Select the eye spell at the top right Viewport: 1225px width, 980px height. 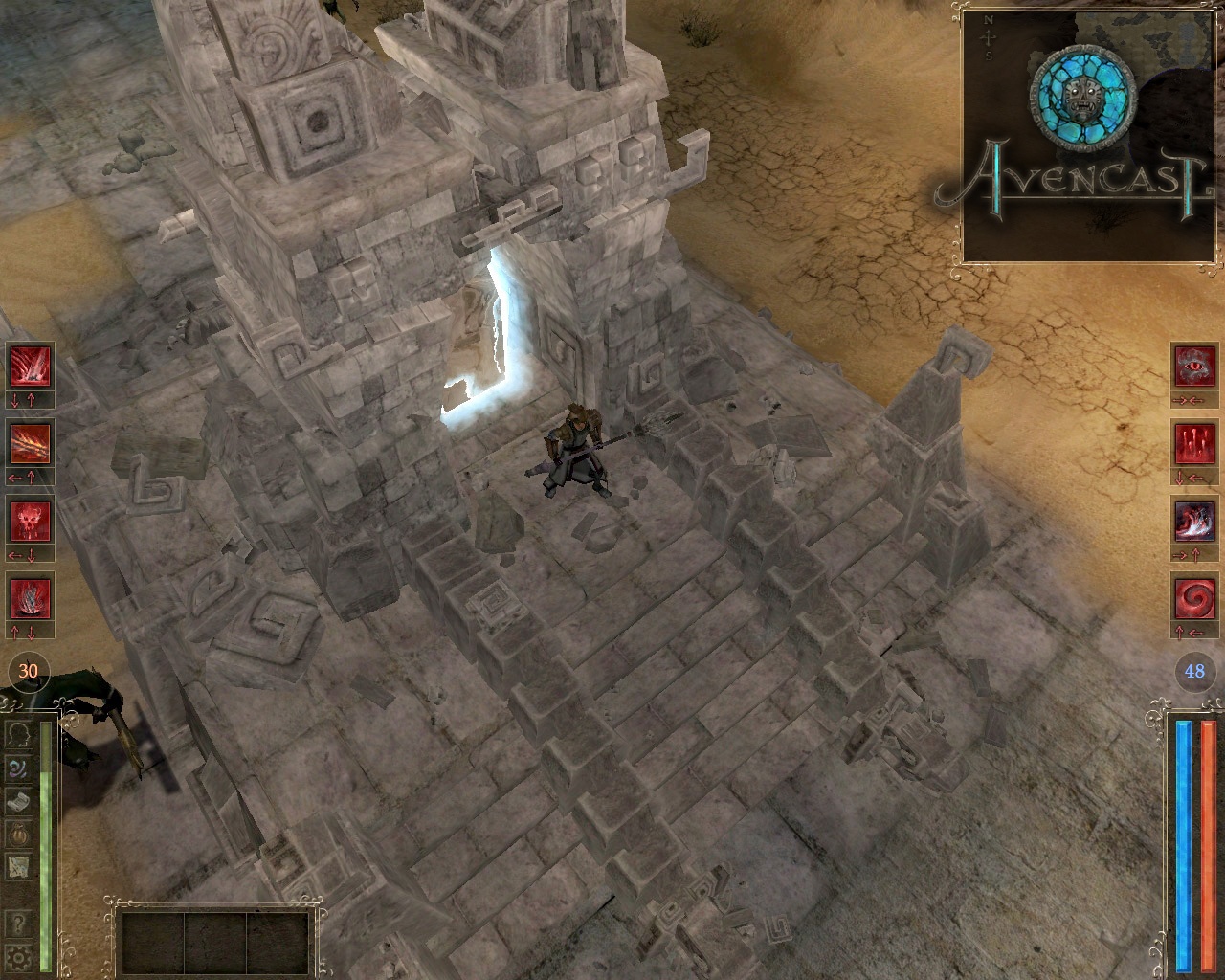click(1193, 367)
